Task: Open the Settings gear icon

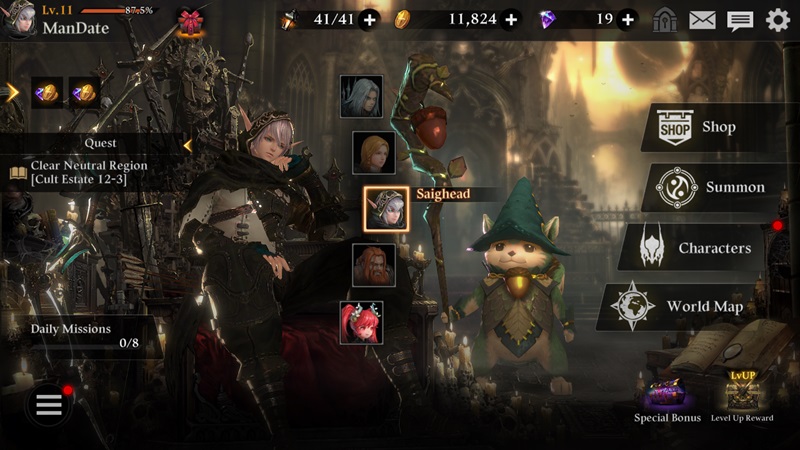Action: 777,19
